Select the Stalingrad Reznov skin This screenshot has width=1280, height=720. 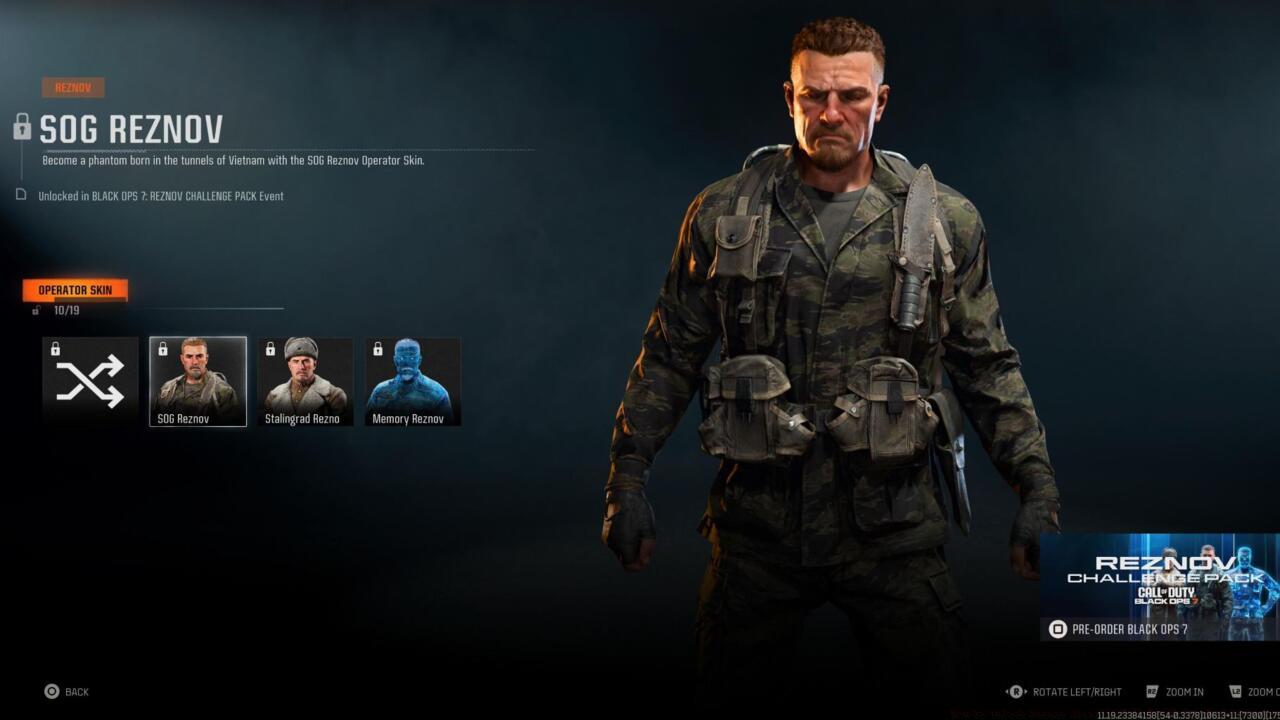(305, 380)
